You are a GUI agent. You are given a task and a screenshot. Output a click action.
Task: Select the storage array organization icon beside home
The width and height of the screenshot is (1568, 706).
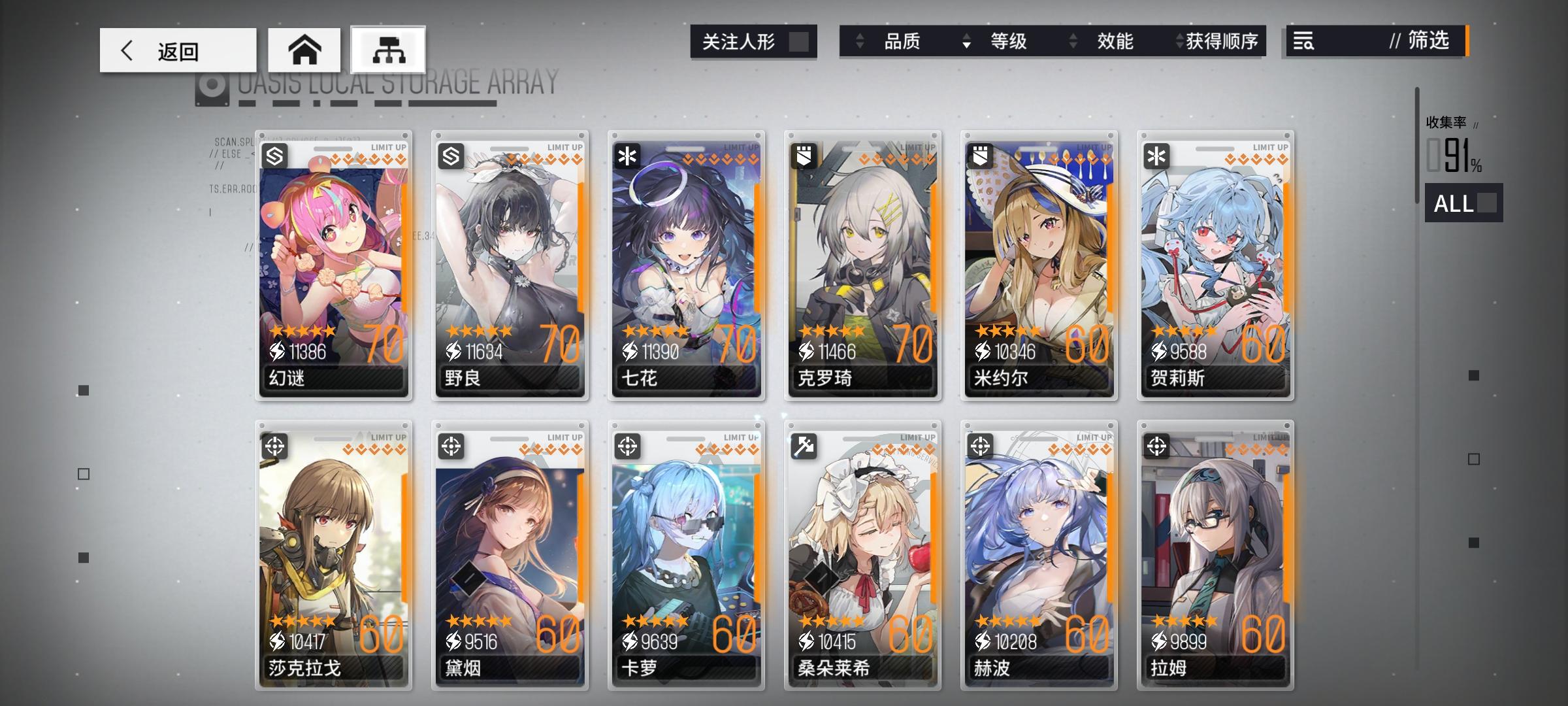tap(388, 49)
